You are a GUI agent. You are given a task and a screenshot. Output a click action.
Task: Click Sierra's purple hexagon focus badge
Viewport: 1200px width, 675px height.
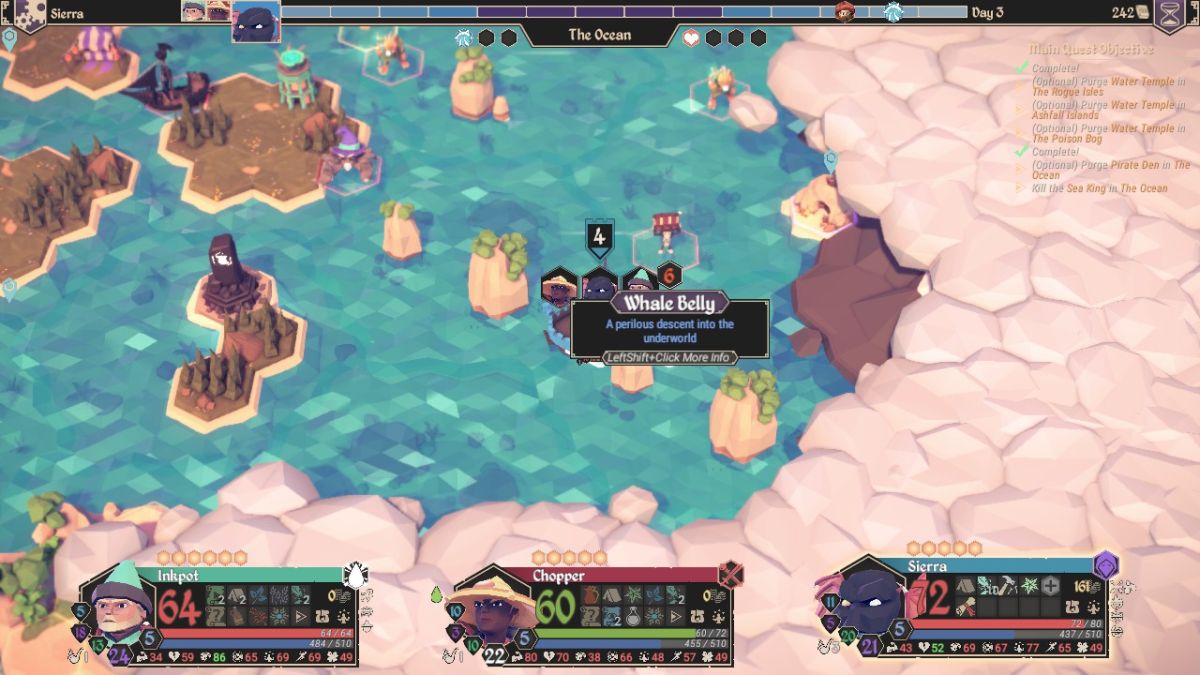point(1106,566)
